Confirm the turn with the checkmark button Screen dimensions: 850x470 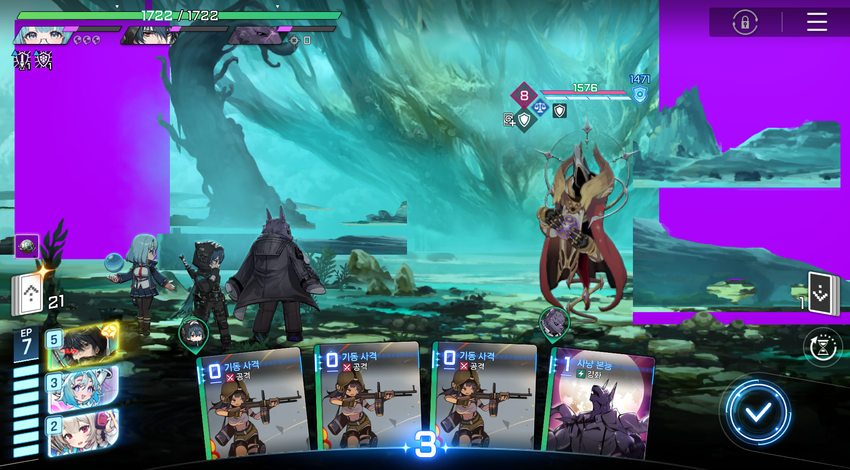click(759, 411)
